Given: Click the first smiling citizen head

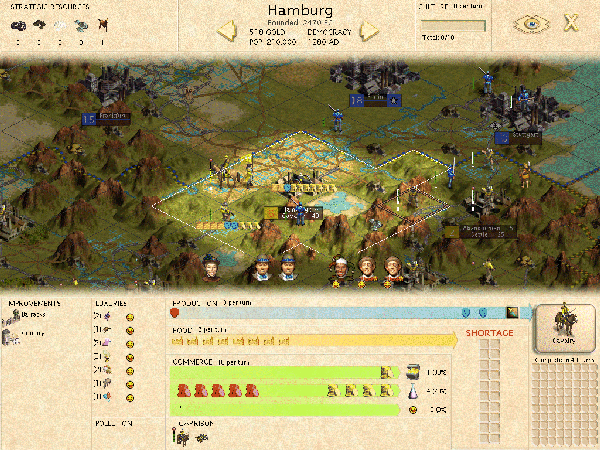Looking at the screenshot, I should [211, 268].
